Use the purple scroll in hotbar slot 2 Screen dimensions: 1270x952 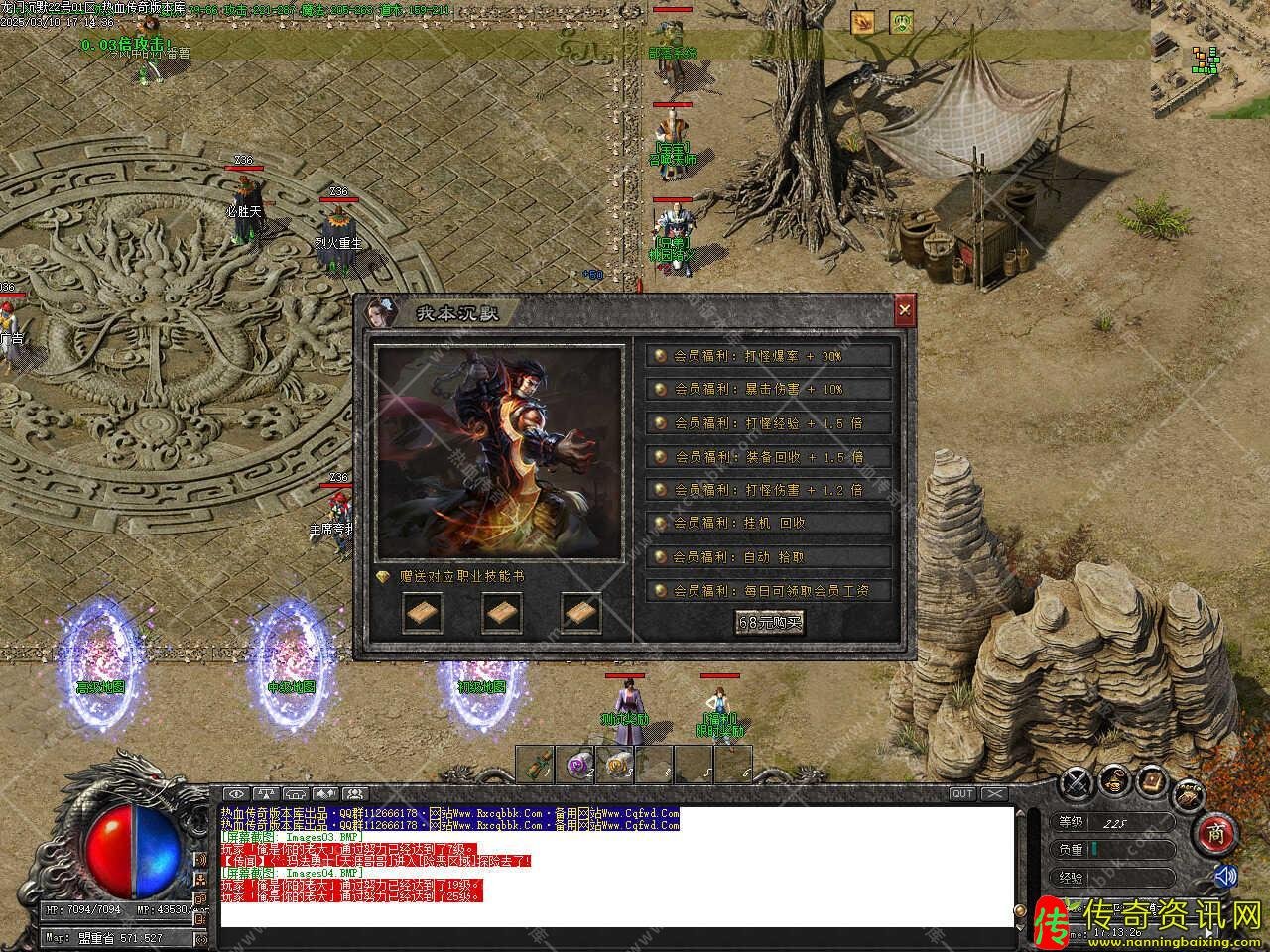[575, 764]
